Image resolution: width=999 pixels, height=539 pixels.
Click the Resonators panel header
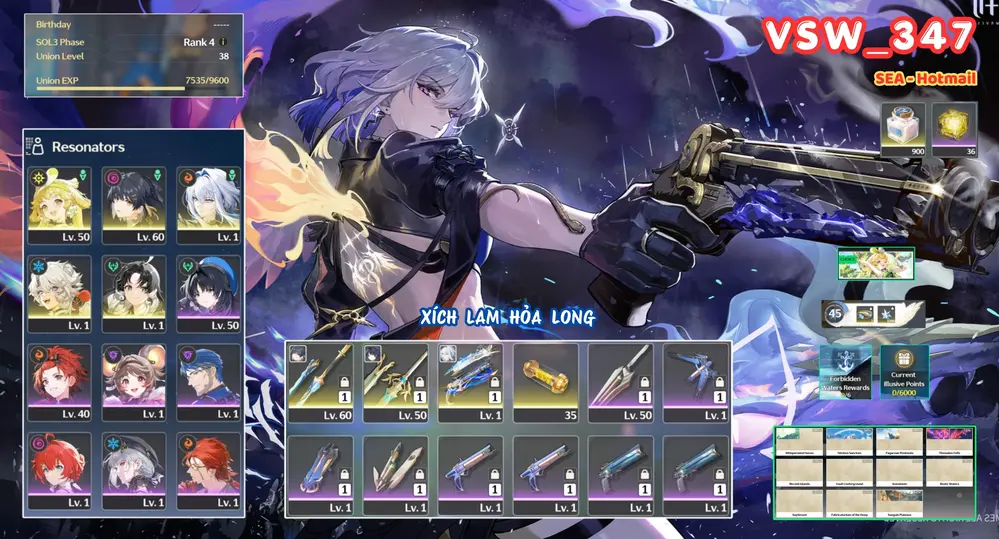point(88,147)
